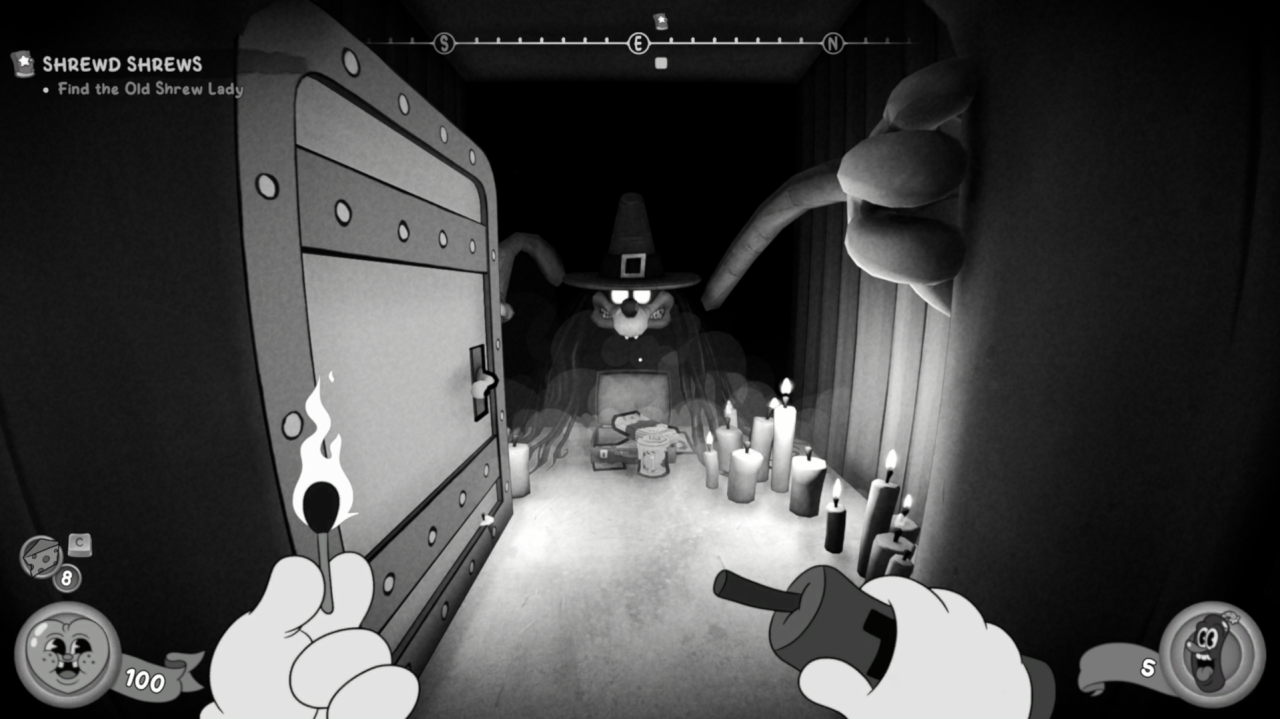The image size is (1280, 719).
Task: Click the East marker on the compass
Action: pos(638,43)
